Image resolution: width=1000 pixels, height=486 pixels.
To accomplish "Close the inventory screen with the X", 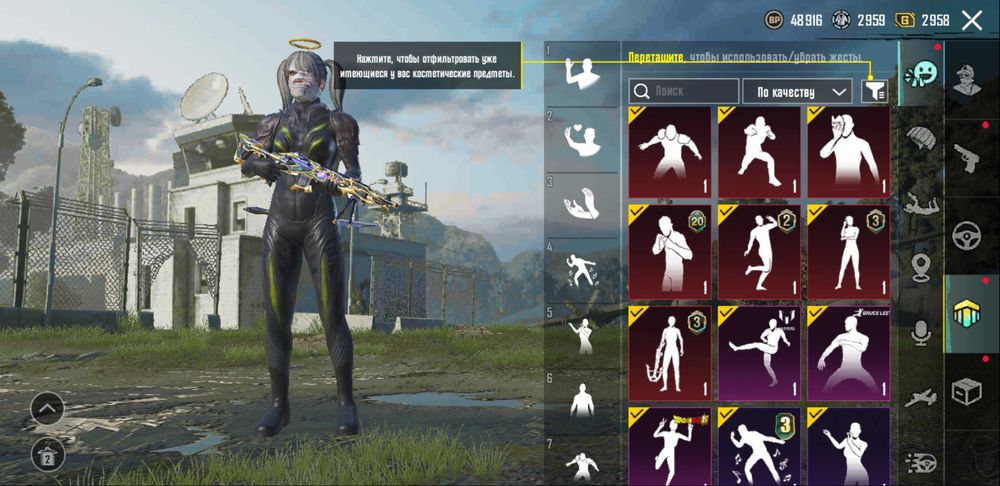I will pos(971,19).
